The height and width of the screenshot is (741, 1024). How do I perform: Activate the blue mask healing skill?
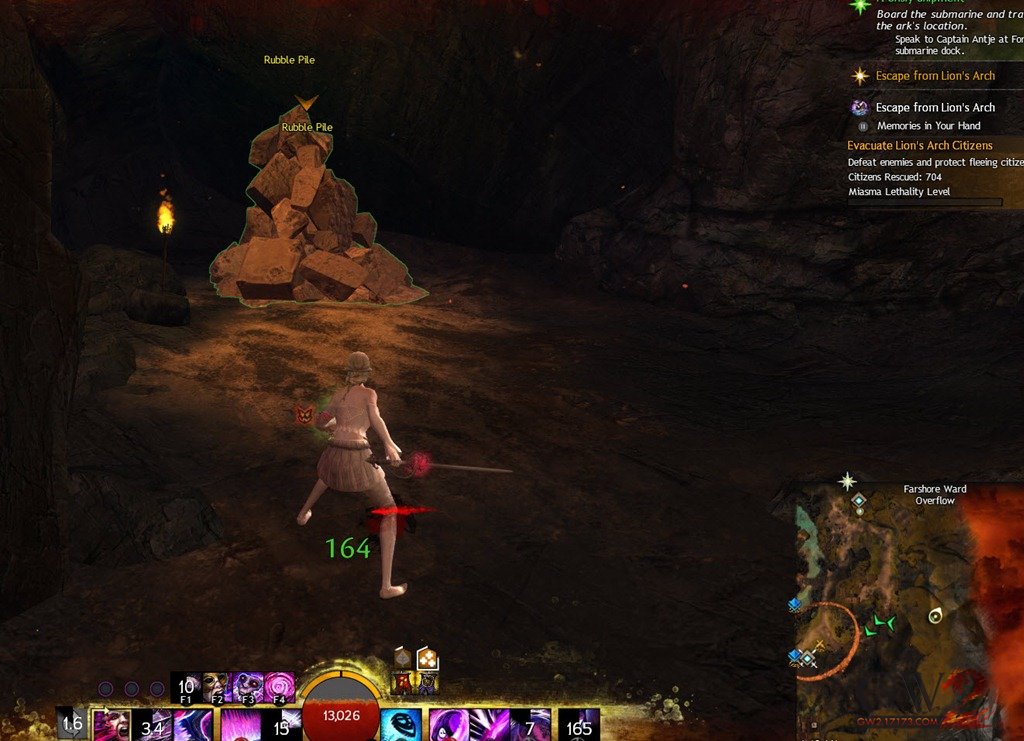[x=401, y=725]
